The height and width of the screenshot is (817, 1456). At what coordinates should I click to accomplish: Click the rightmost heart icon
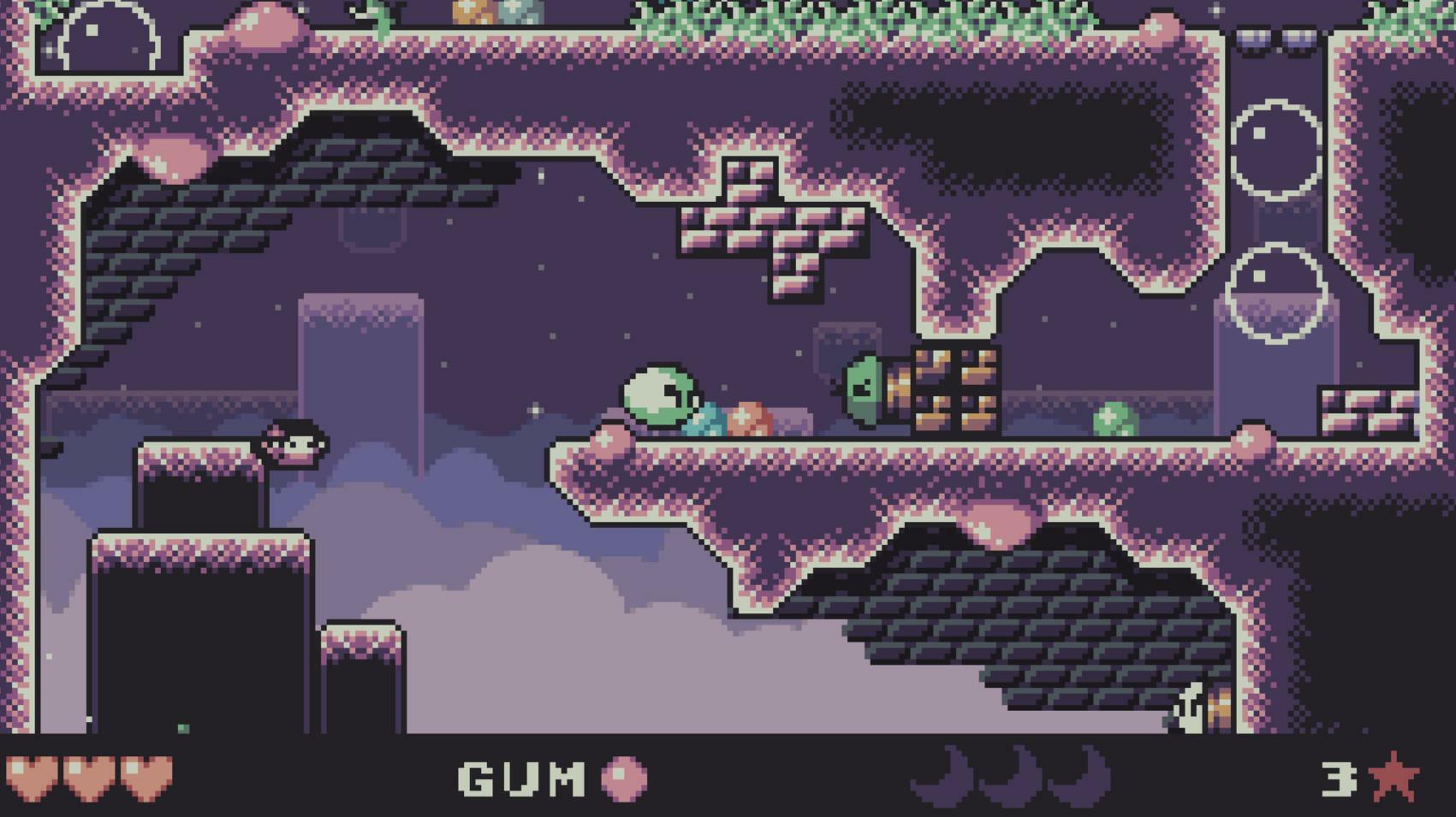142,779
